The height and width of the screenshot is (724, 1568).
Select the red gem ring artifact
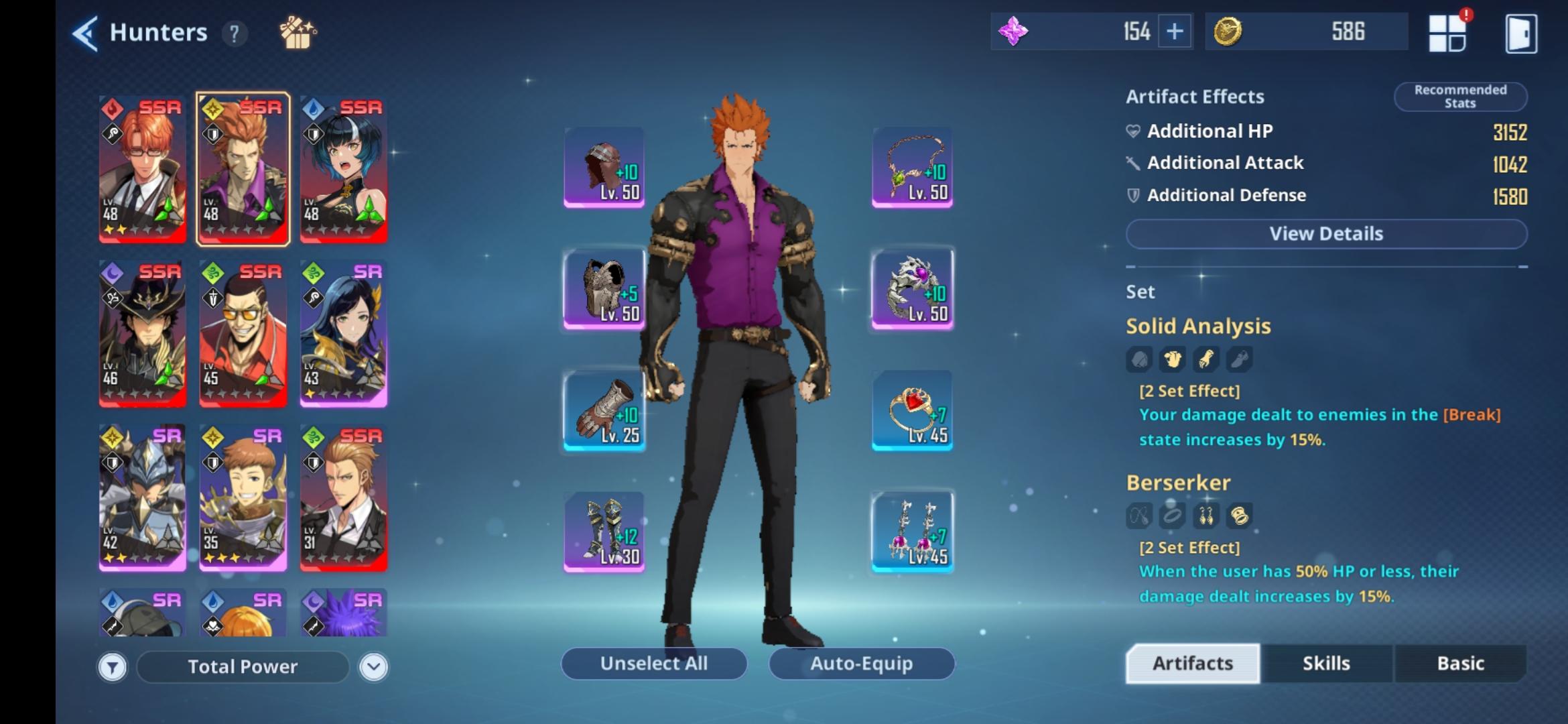pyautogui.click(x=911, y=410)
